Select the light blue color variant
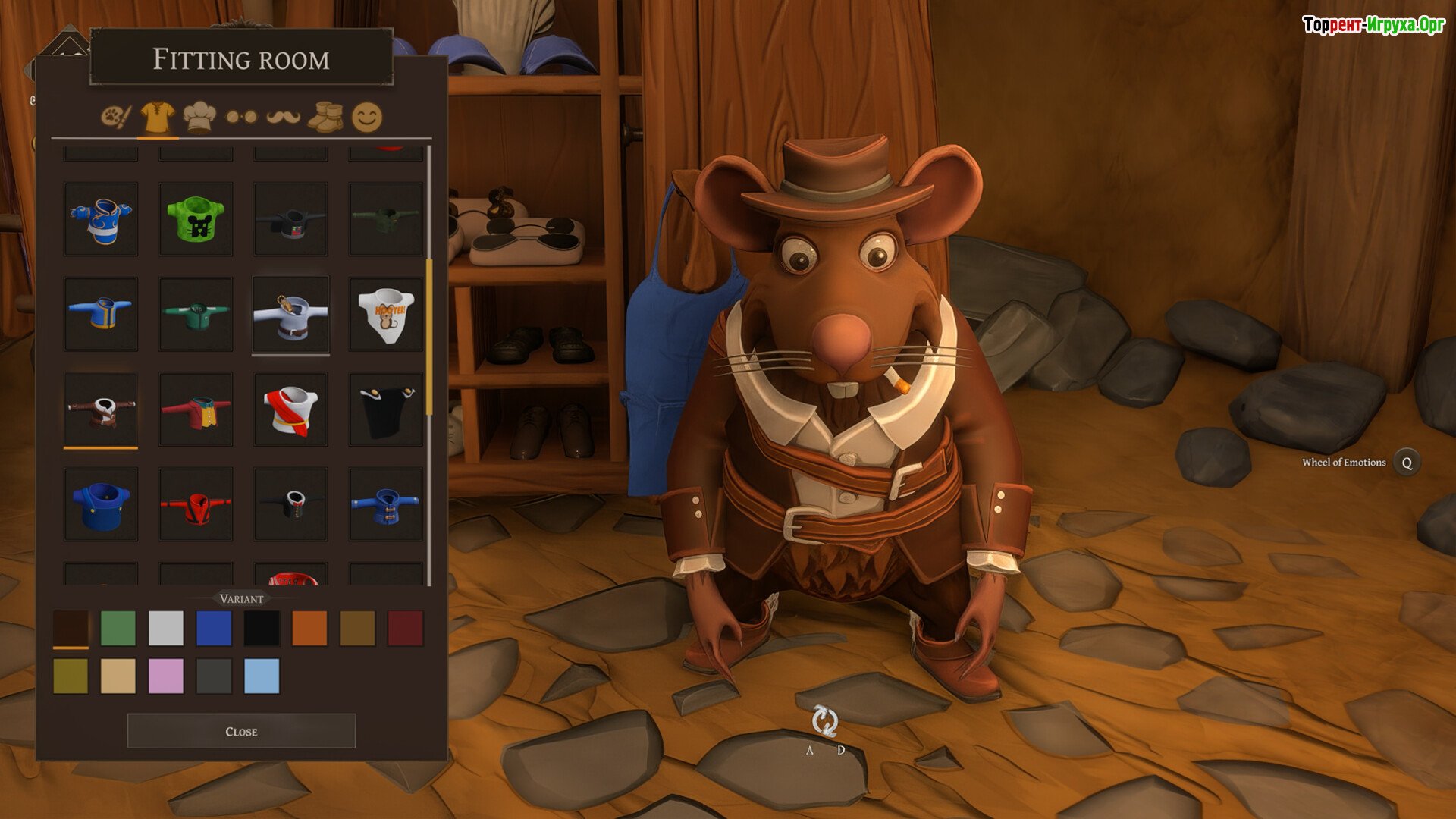 pyautogui.click(x=262, y=676)
